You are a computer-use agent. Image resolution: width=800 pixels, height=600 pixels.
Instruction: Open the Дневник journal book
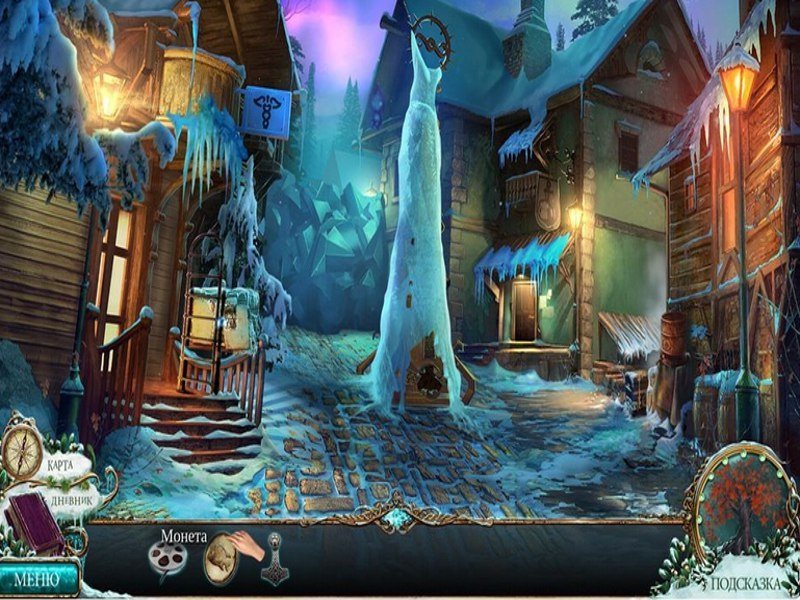click(35, 521)
